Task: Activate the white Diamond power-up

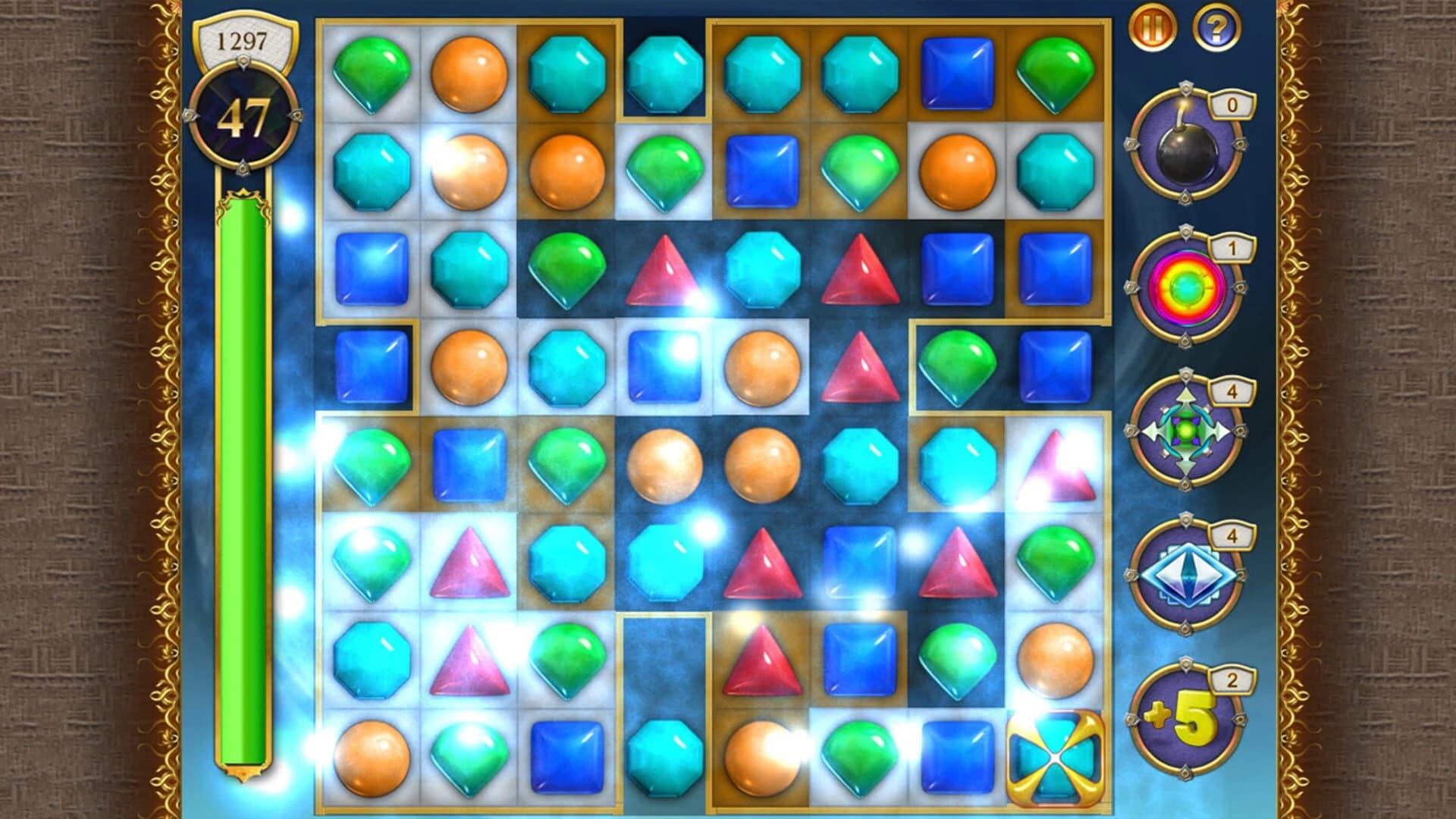Action: [x=1187, y=576]
